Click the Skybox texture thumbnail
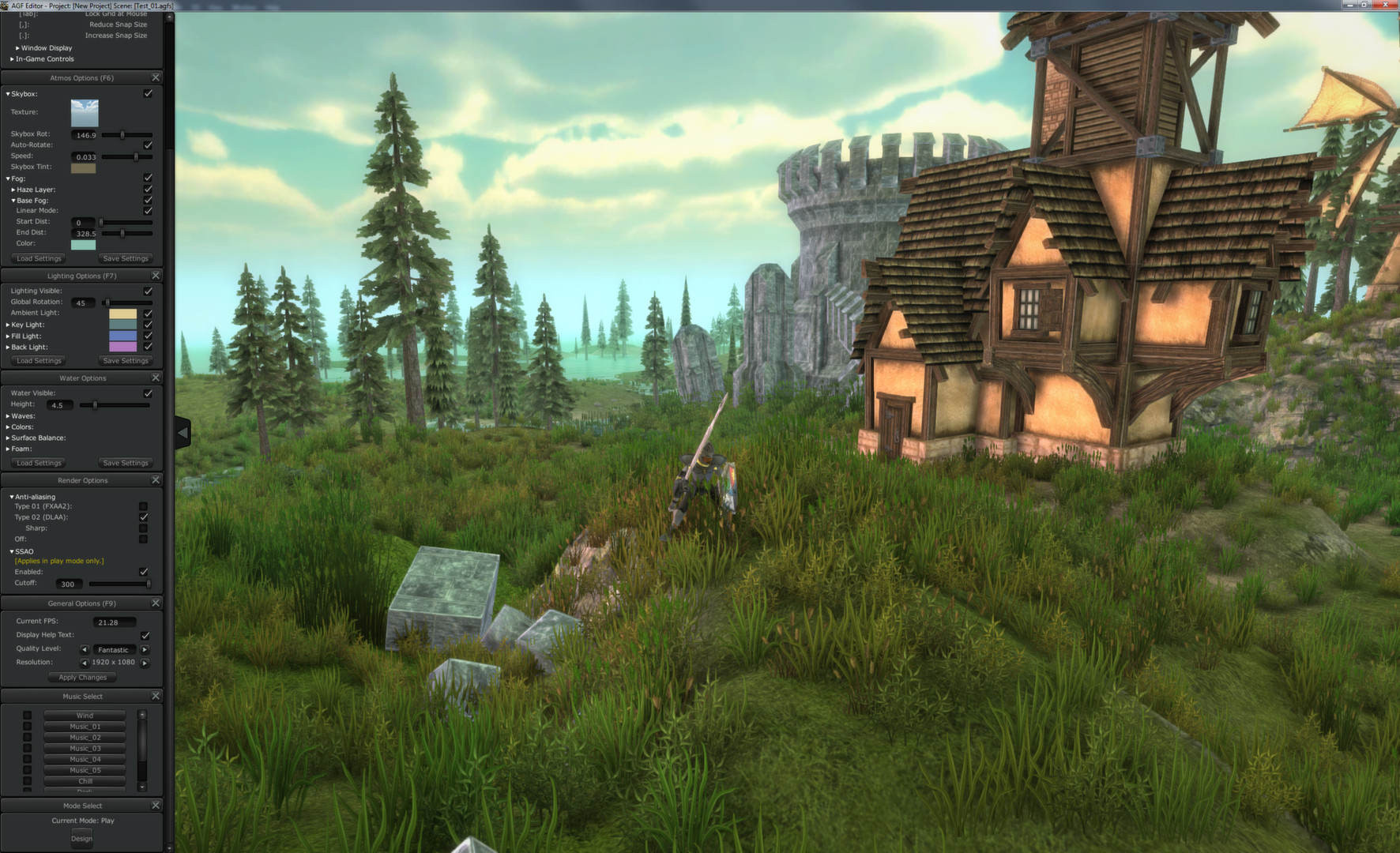 click(84, 113)
